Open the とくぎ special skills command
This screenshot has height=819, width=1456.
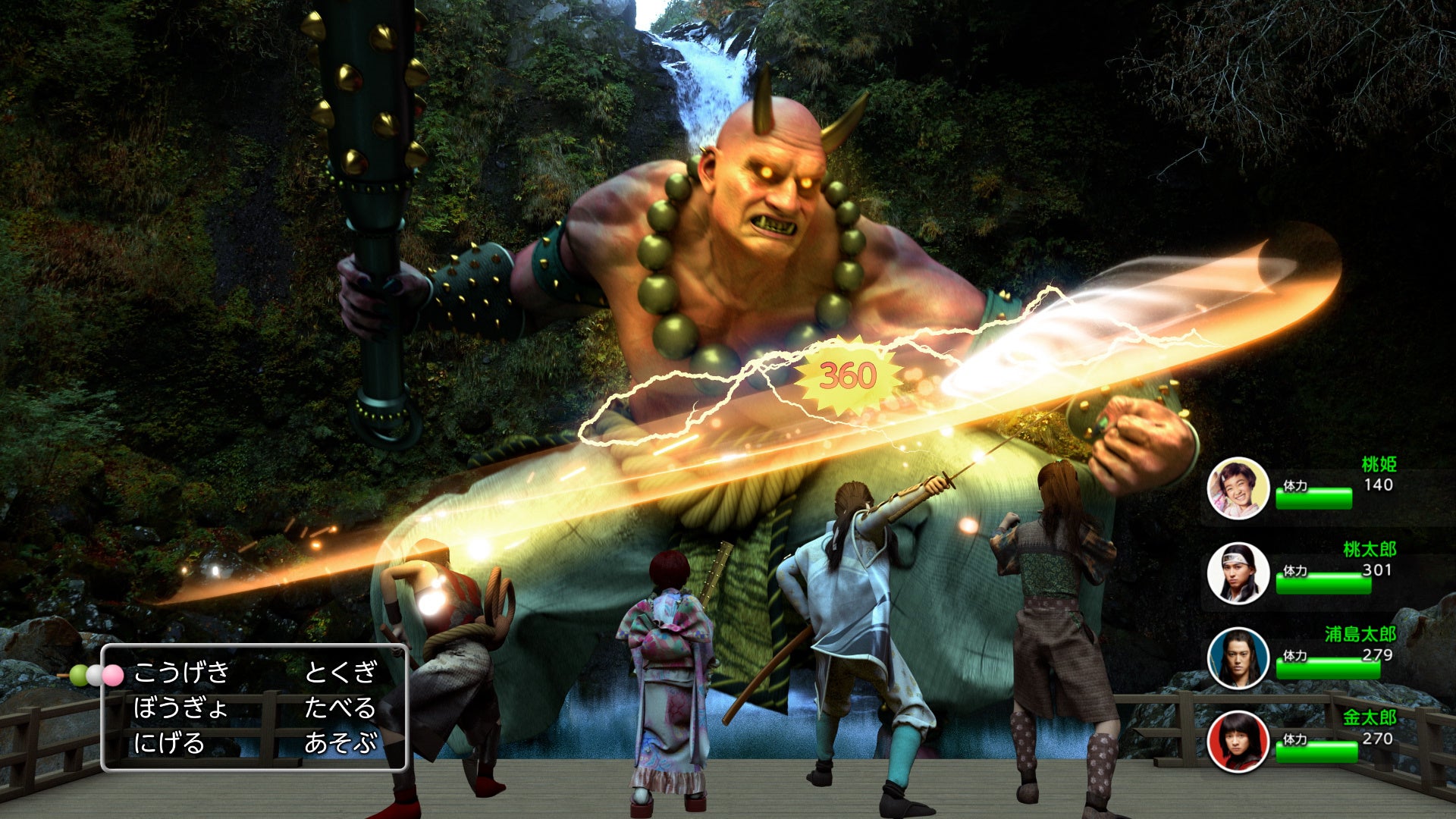(340, 672)
